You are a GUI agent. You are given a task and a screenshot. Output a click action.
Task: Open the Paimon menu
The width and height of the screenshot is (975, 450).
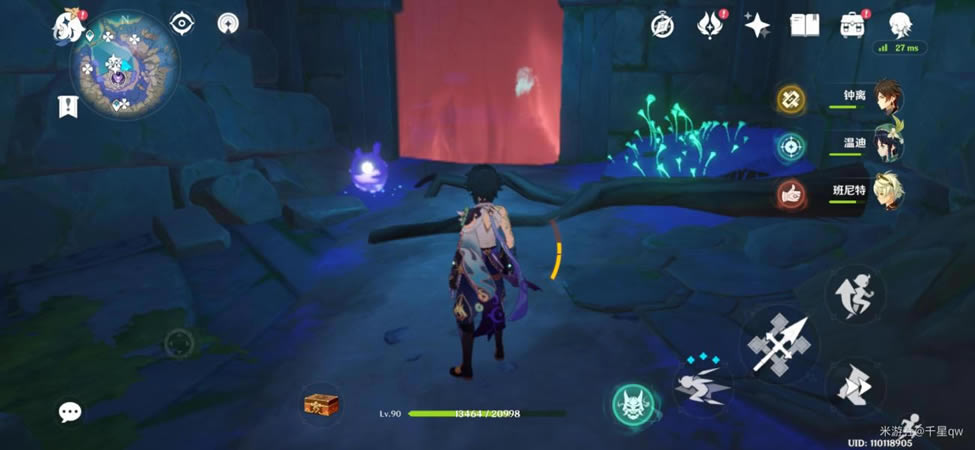[x=69, y=25]
